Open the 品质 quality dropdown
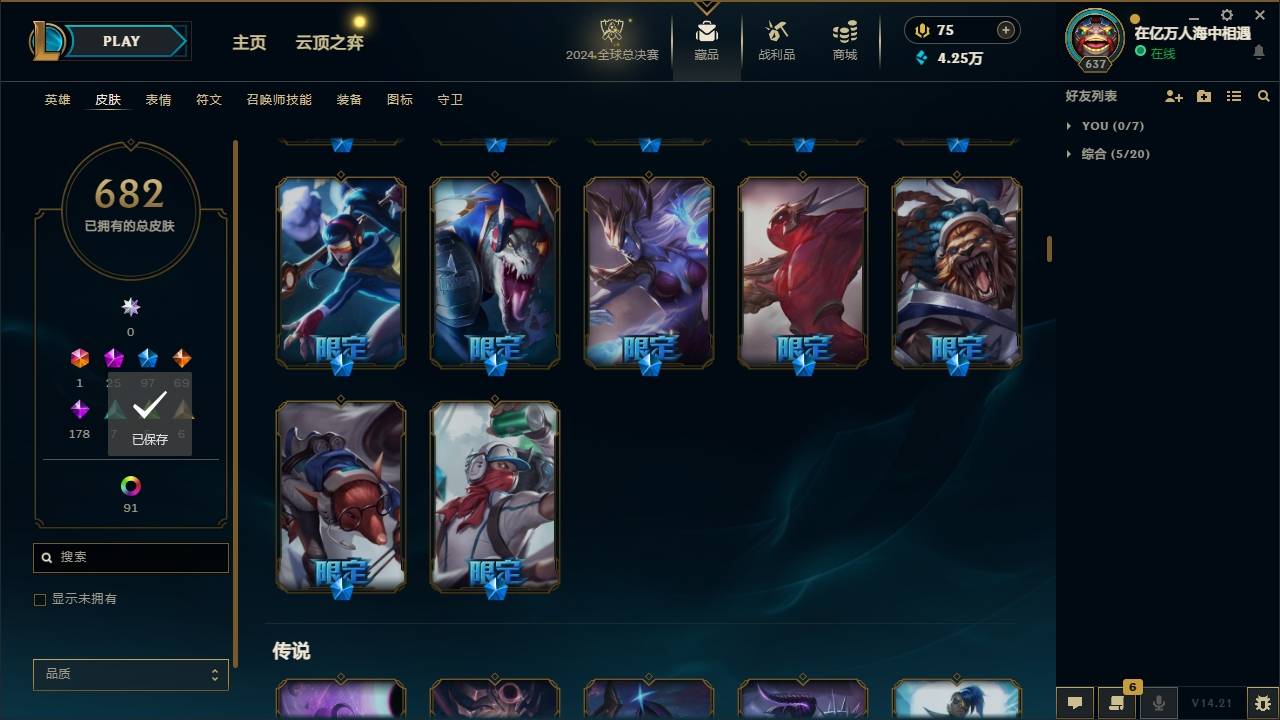1280x720 pixels. pyautogui.click(x=130, y=674)
